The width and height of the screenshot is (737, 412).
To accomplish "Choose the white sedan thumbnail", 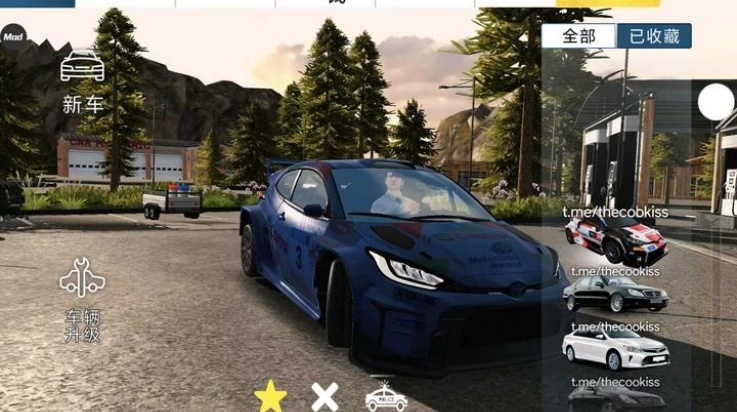I will click(616, 349).
